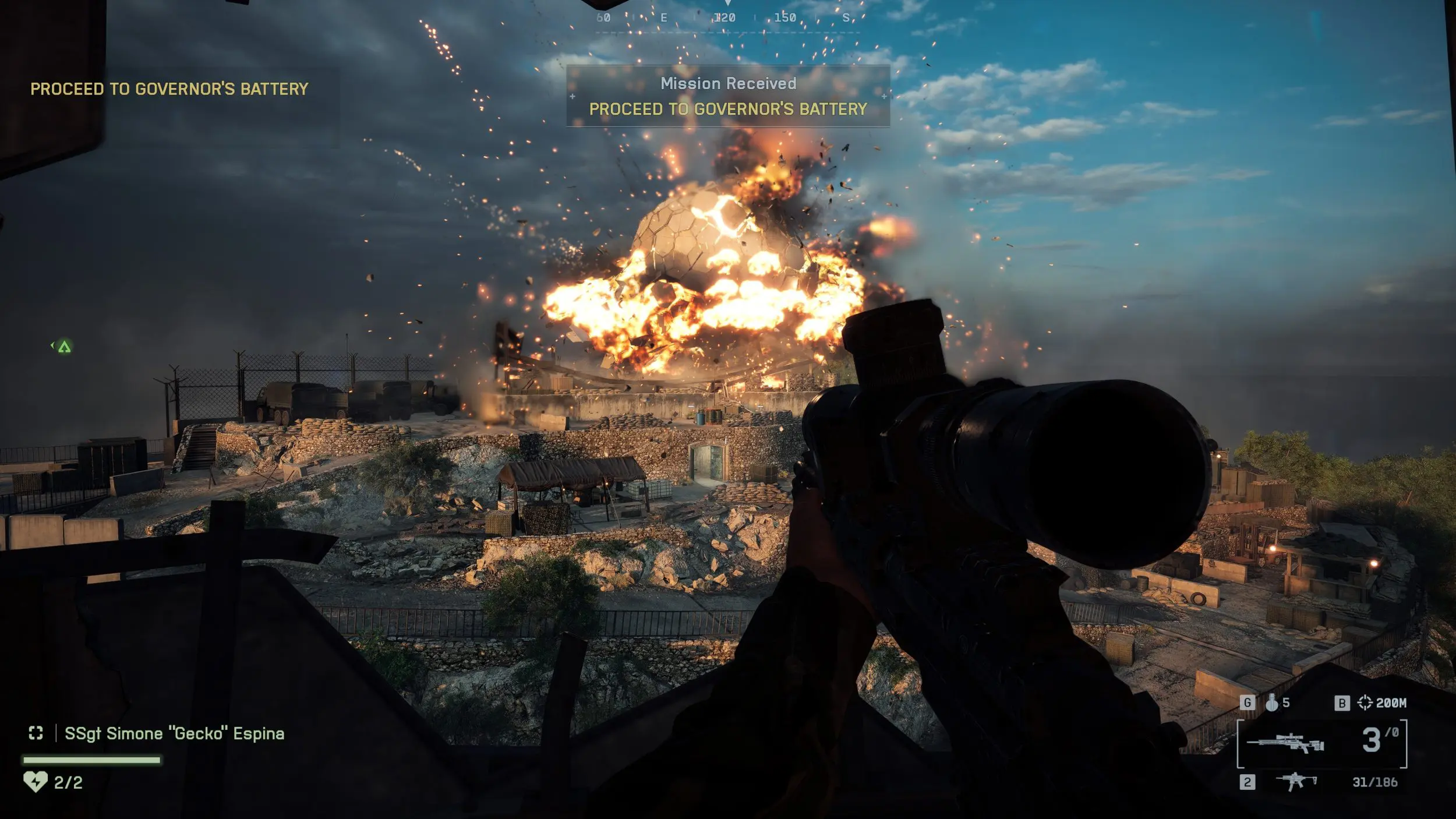Click the squad icon beside Espina's name

click(36, 733)
